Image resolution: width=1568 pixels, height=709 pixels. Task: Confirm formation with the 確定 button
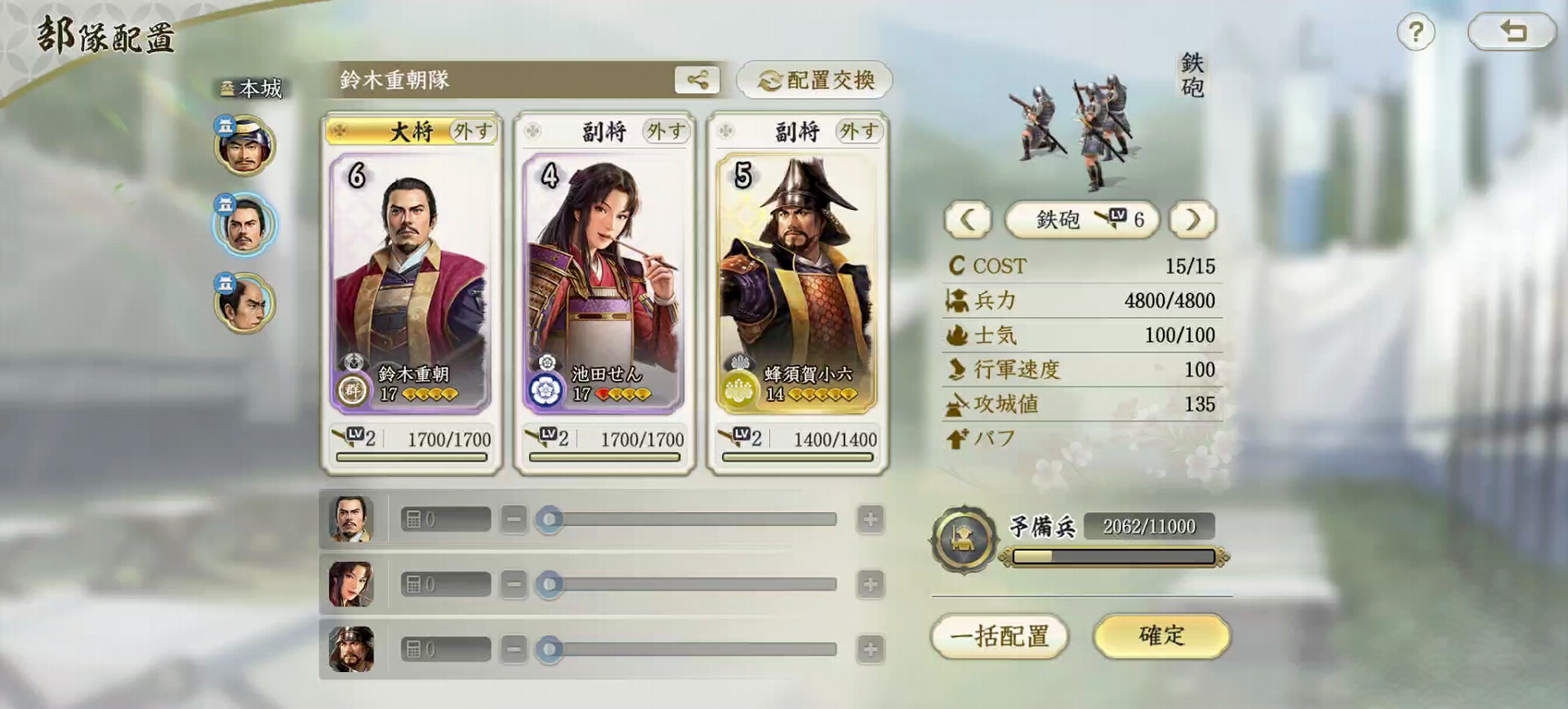(x=1160, y=636)
